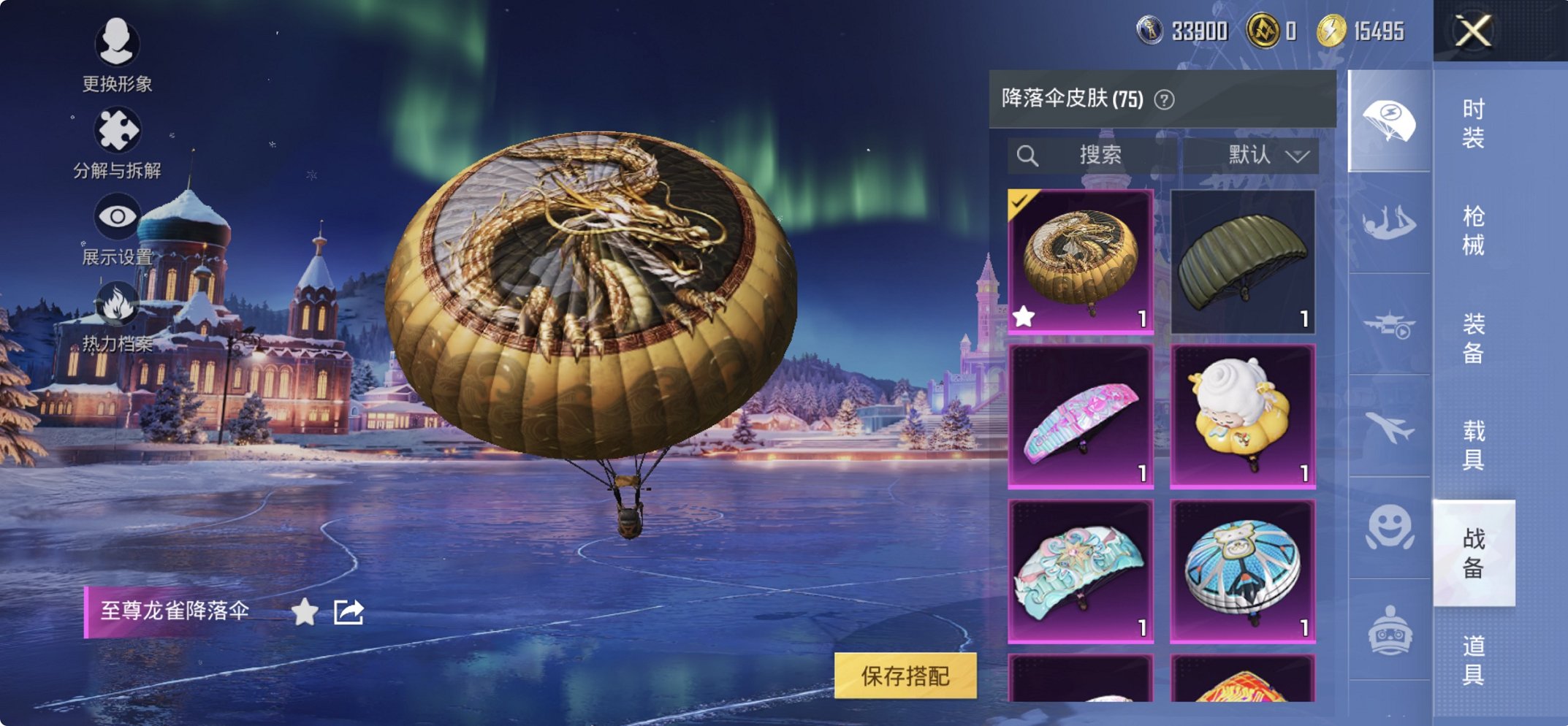Viewport: 1568px width, 726px height.
Task: Click the search magnifier in the skin panel
Action: pyautogui.click(x=1028, y=154)
